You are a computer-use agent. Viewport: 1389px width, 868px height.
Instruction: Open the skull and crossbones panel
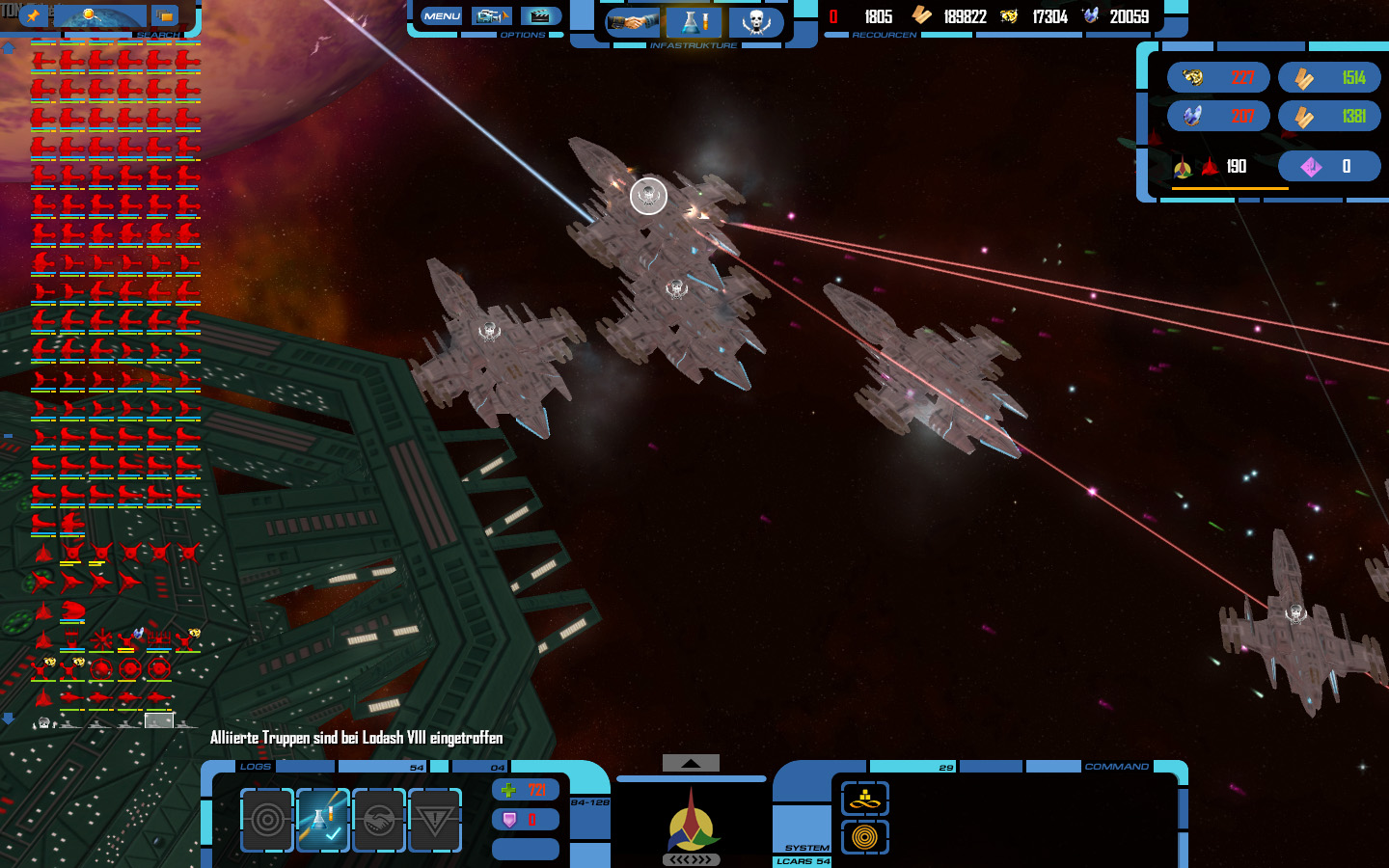[x=756, y=21]
